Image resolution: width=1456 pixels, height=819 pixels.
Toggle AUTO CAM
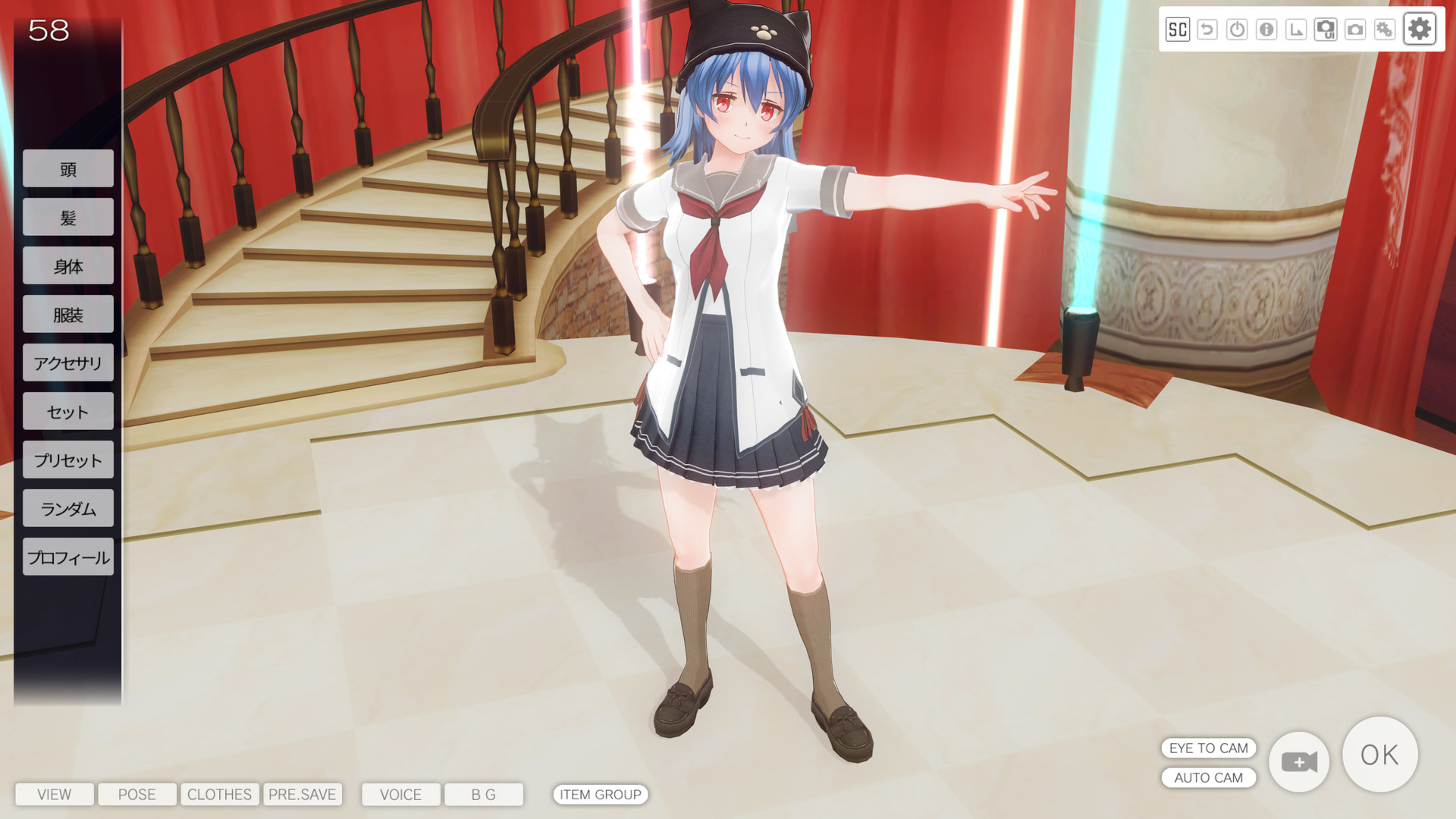coord(1208,777)
